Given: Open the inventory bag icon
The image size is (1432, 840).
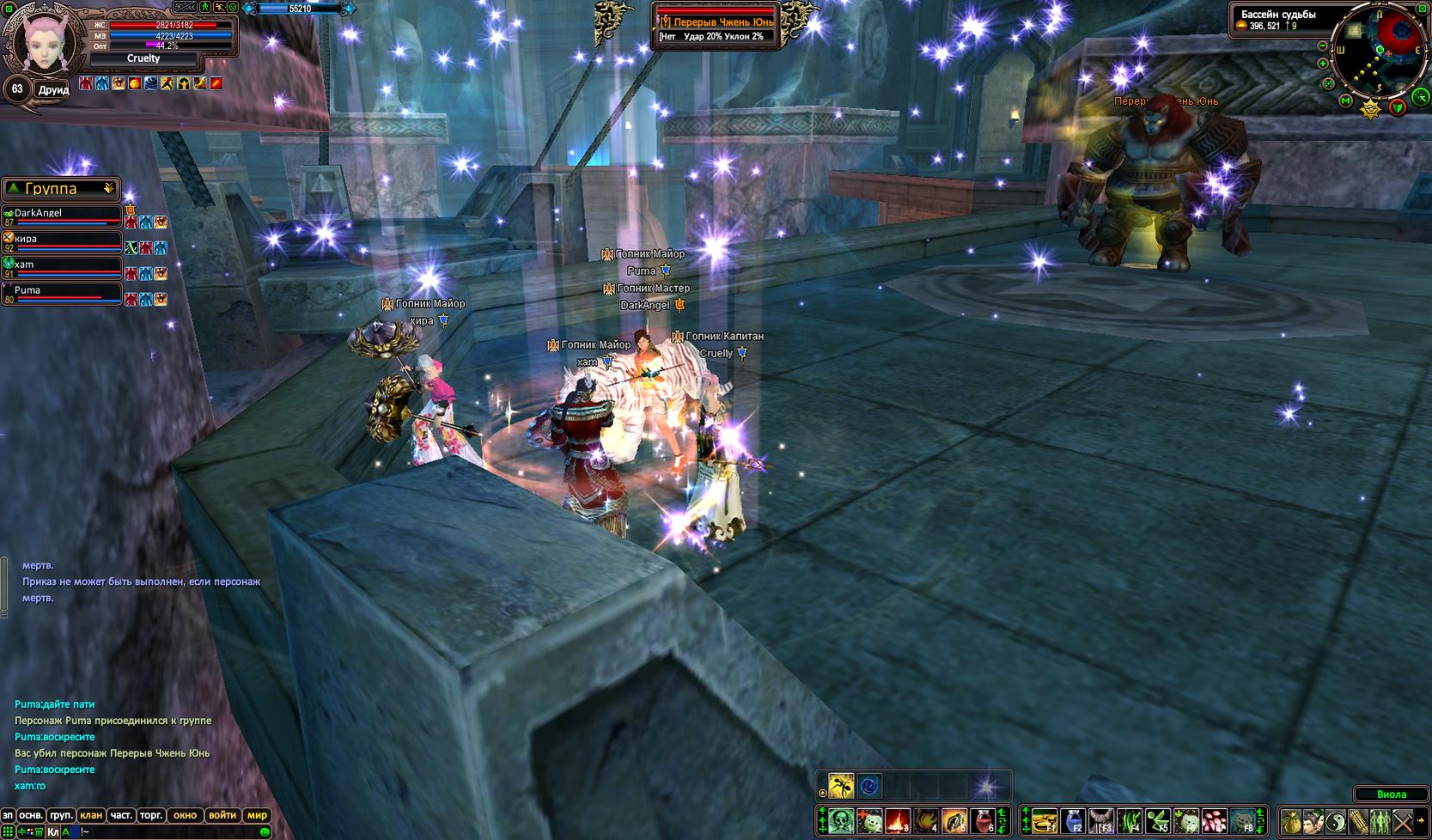Looking at the screenshot, I should coord(1290,822).
